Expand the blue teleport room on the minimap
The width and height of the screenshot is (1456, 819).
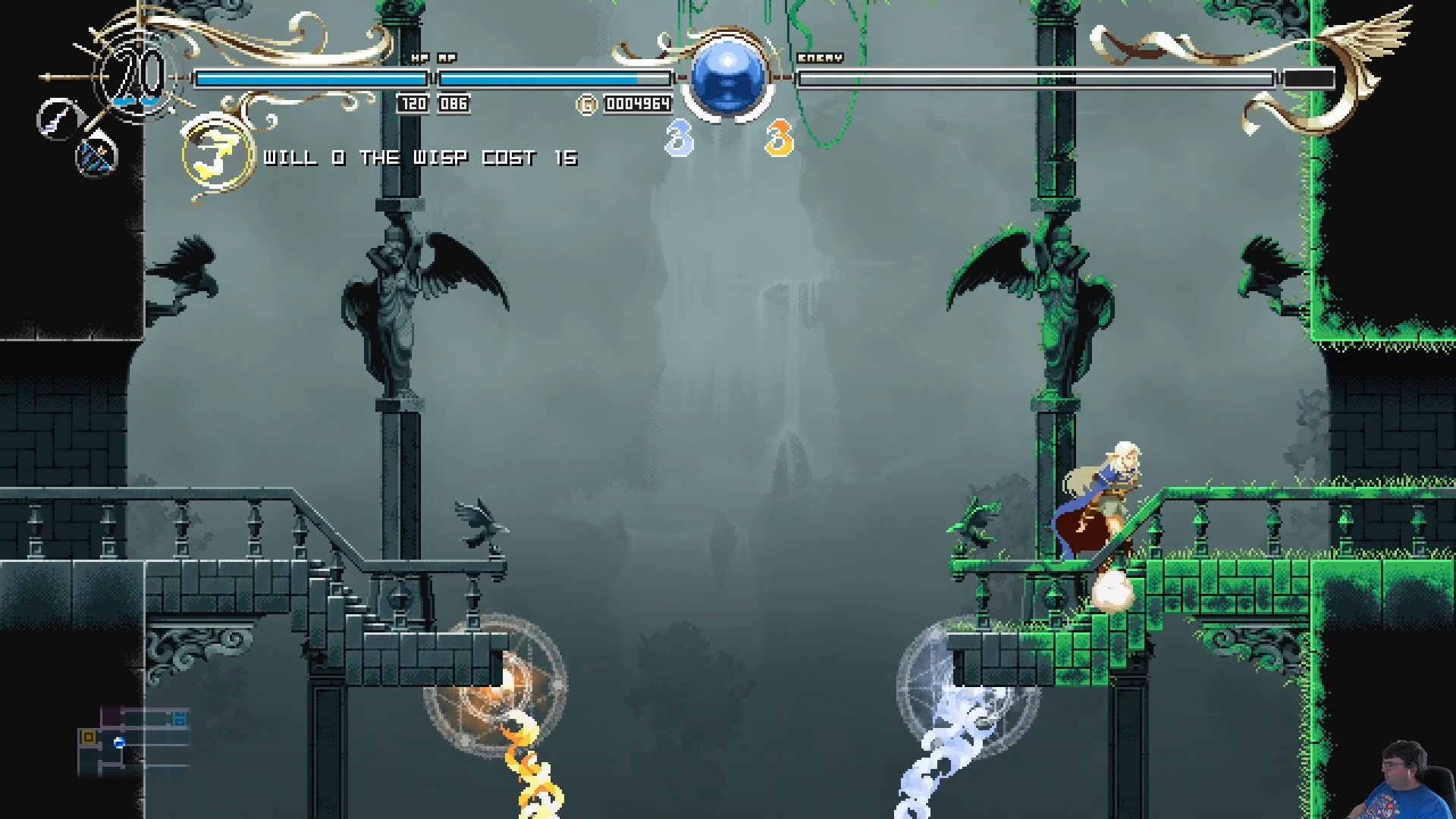click(x=180, y=718)
